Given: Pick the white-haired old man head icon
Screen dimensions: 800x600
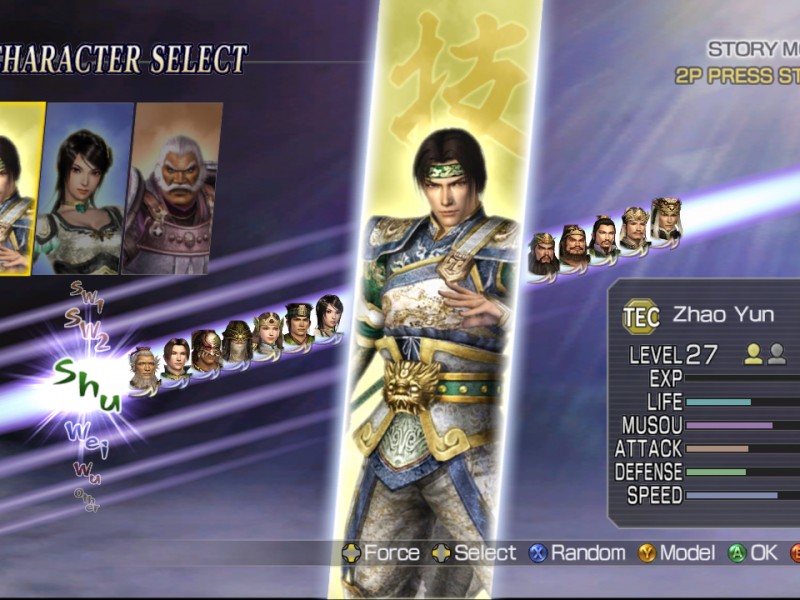Looking at the screenshot, I should coord(144,369).
